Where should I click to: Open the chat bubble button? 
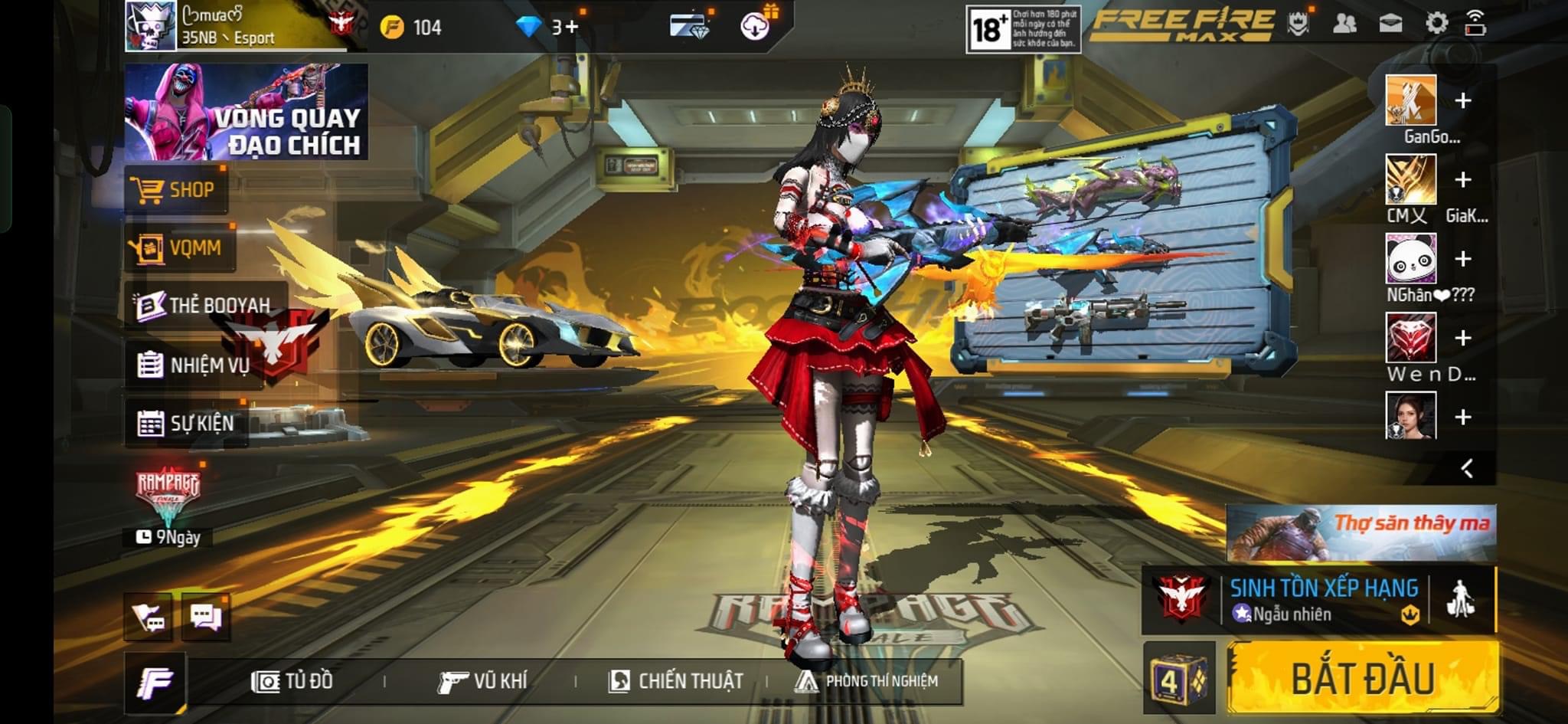[x=206, y=617]
